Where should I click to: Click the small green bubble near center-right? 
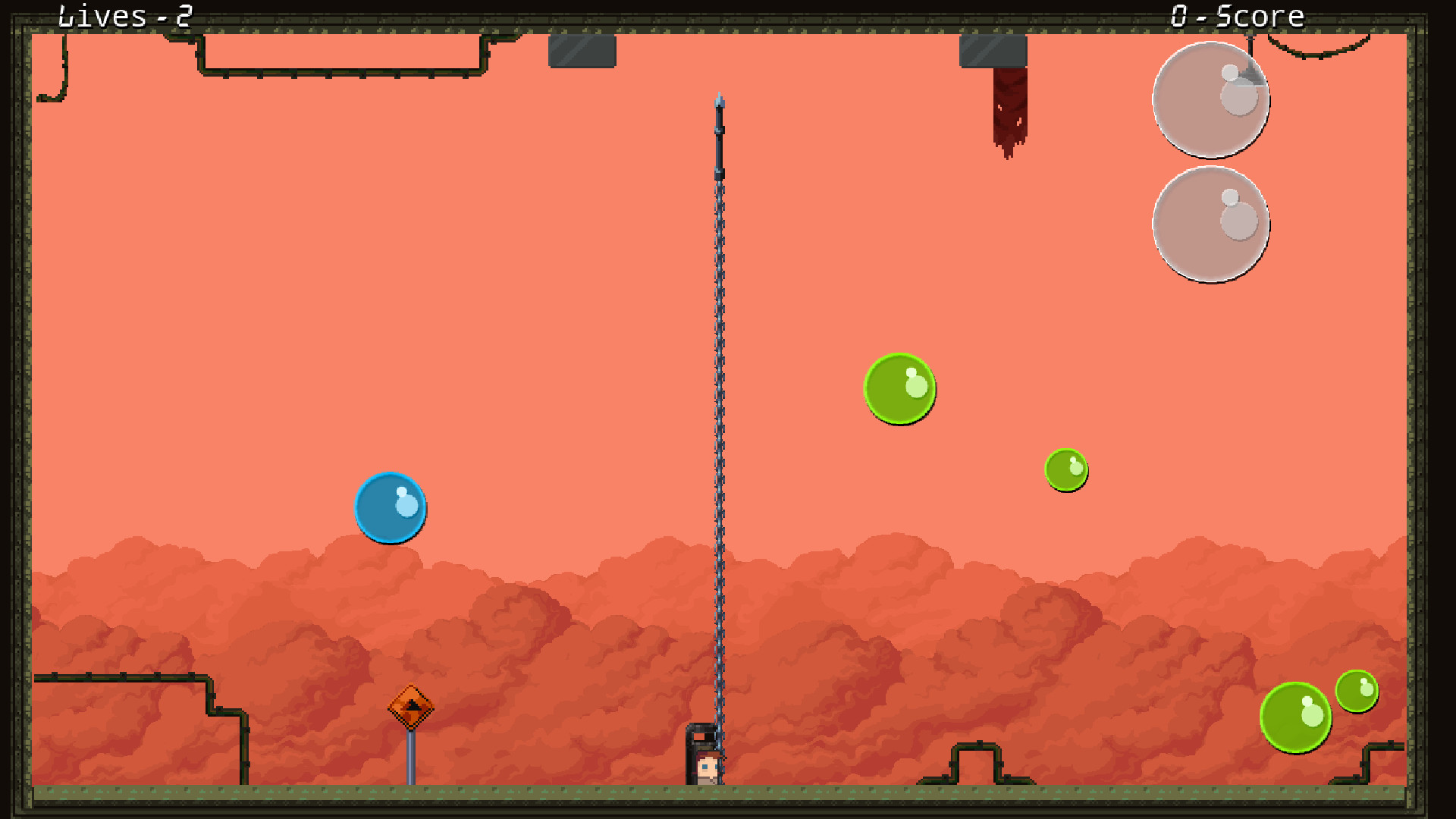pos(1066,470)
